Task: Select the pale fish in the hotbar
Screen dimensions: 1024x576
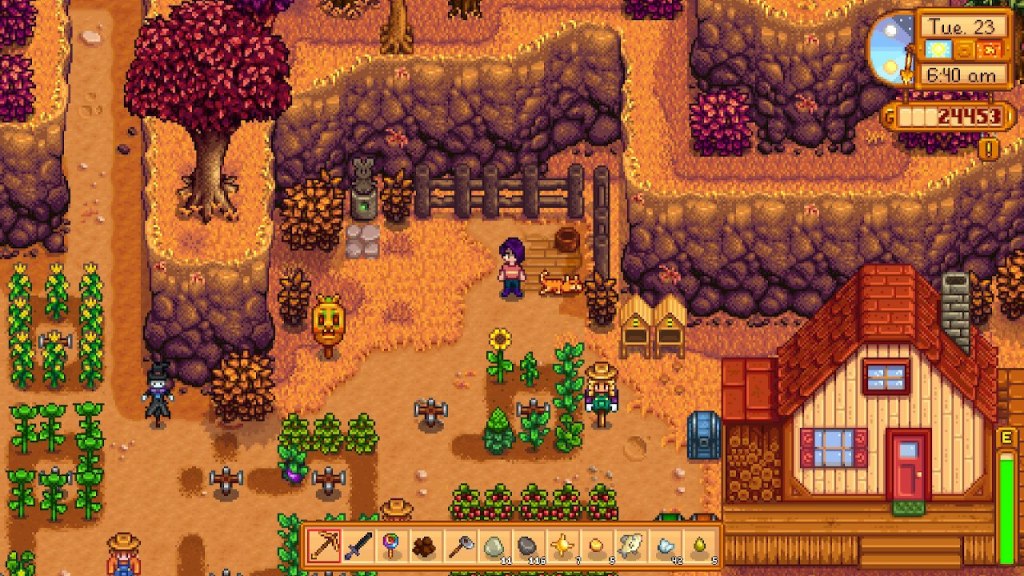Action: (x=631, y=546)
